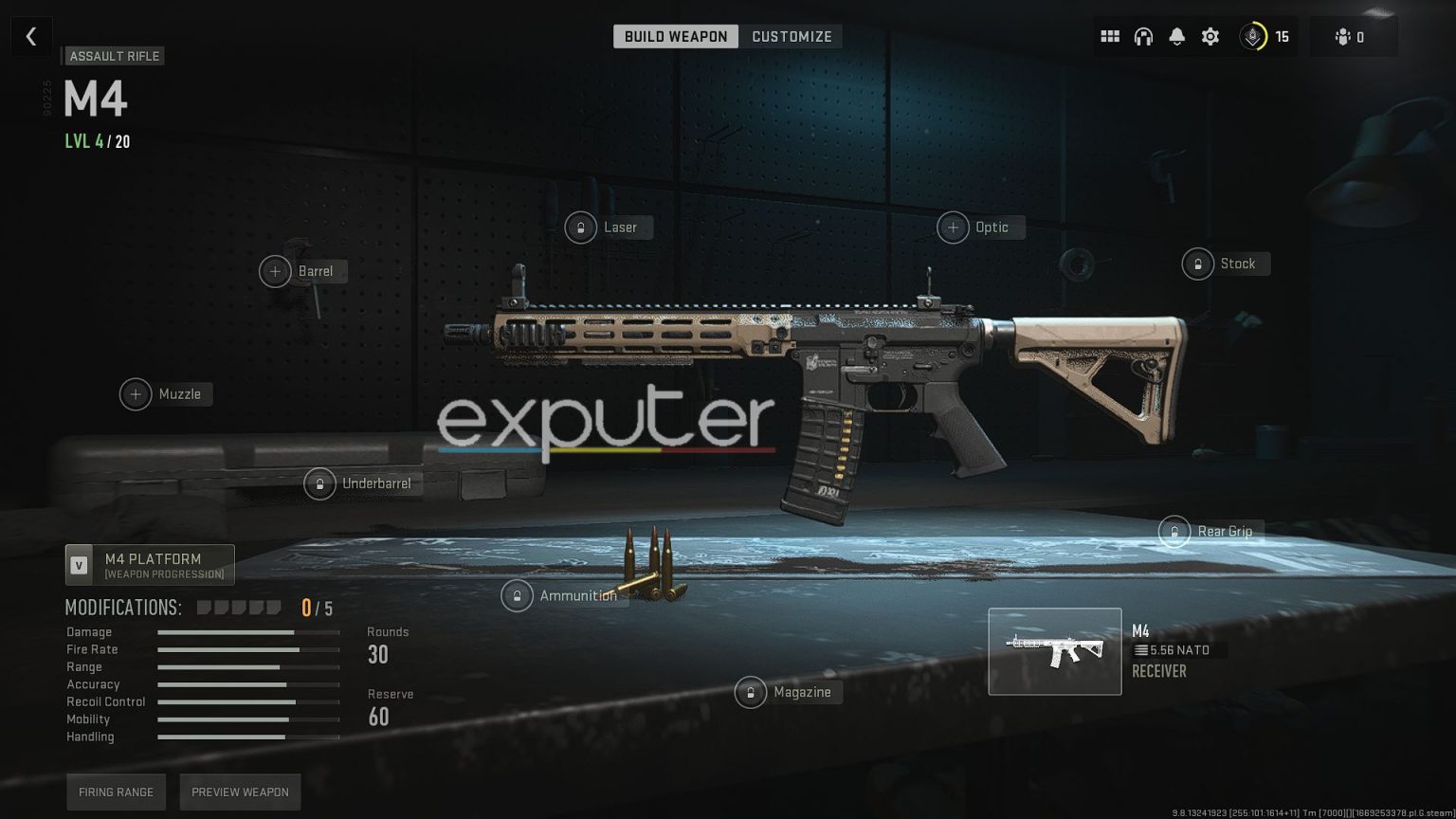Open the grid menu in the top bar
This screenshot has height=819, width=1456.
pyautogui.click(x=1110, y=36)
